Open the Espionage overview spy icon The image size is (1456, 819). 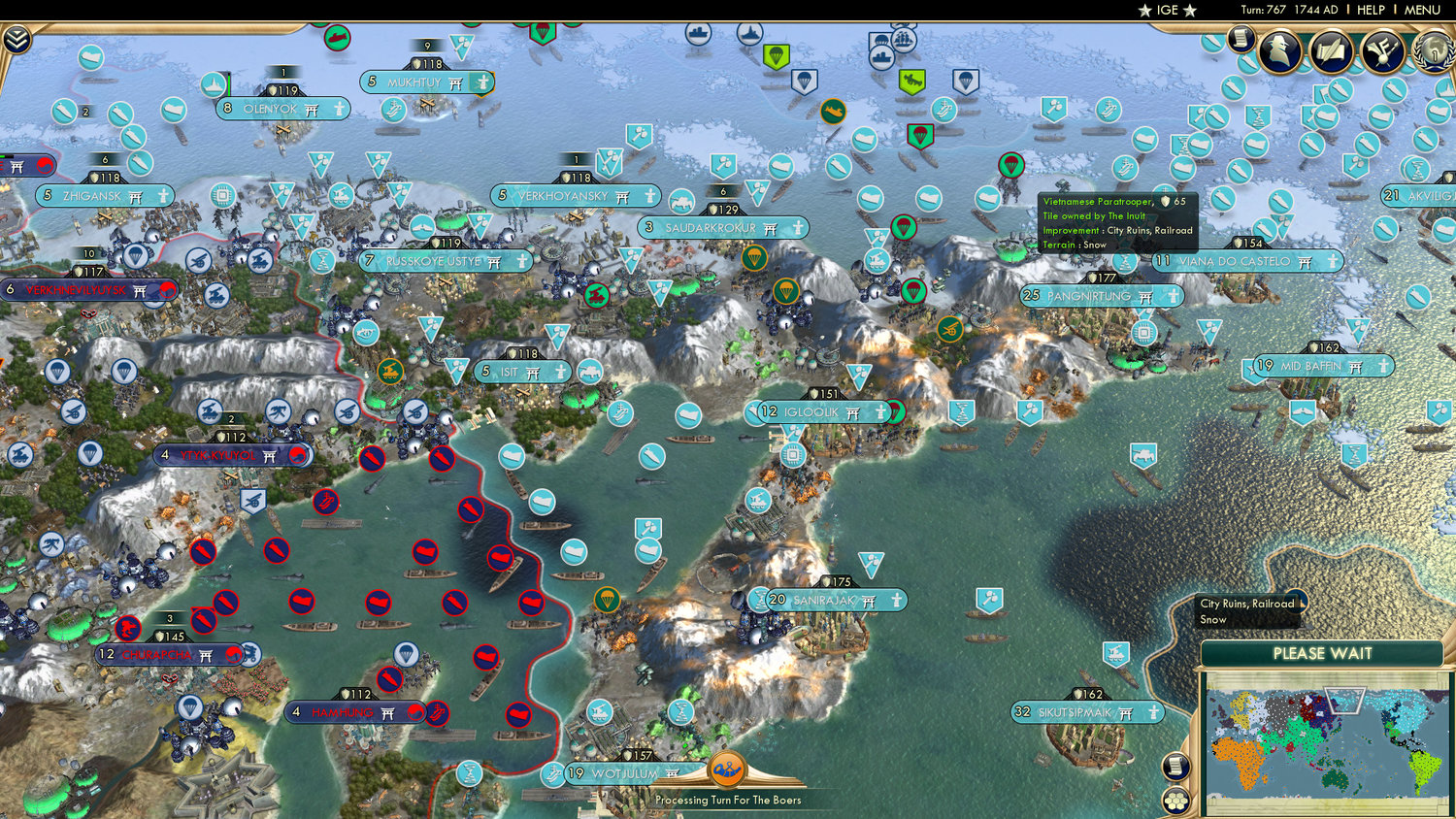(x=1279, y=51)
